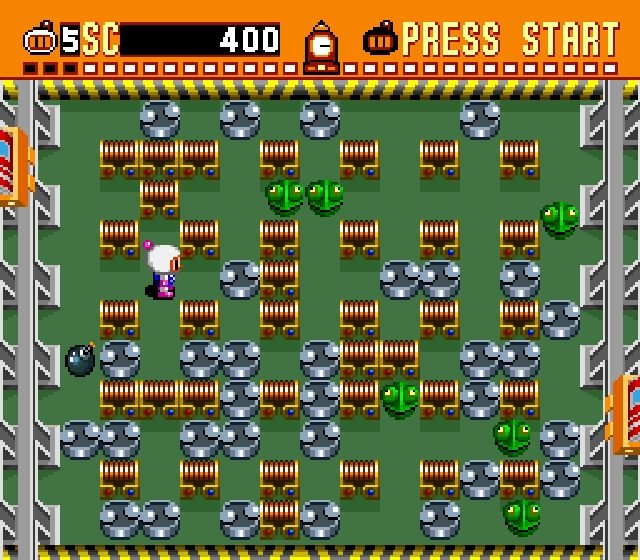
Task: Click the black Bomberman player two icon
Action: (381, 41)
